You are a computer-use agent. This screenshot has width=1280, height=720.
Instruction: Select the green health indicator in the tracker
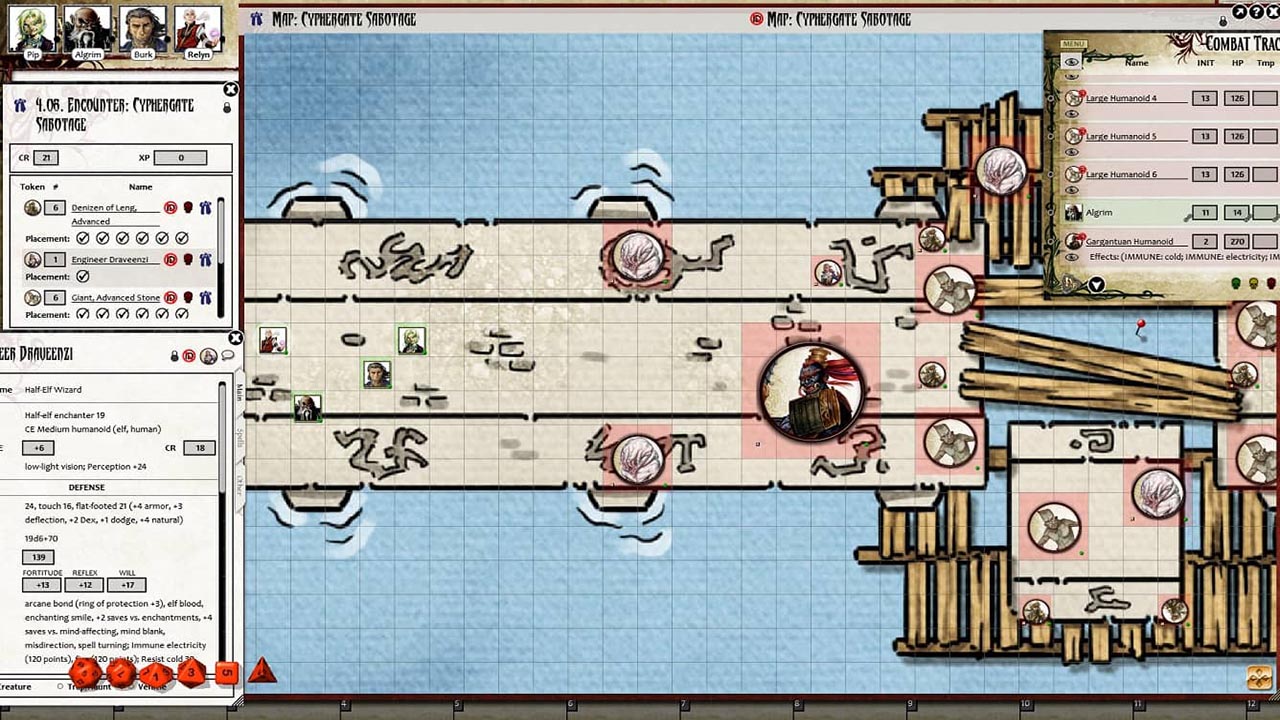1234,281
